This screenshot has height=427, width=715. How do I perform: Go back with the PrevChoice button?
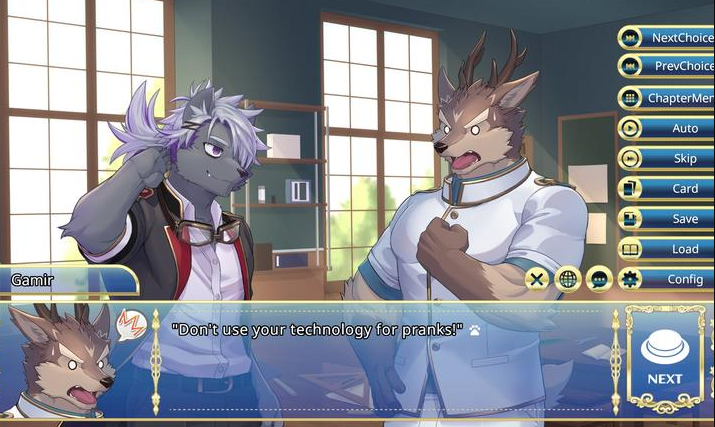click(x=667, y=67)
